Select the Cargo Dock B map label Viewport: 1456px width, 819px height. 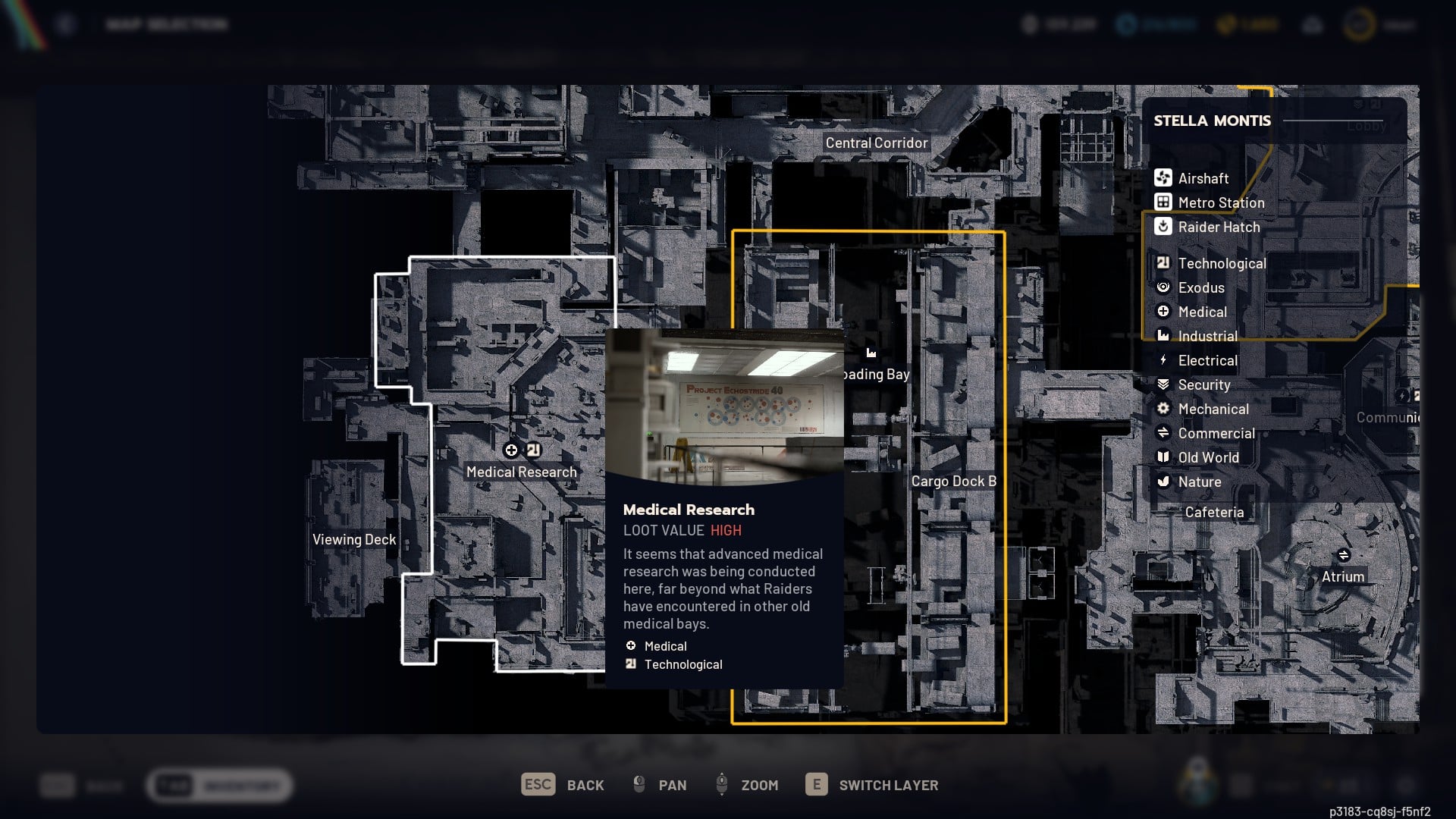pyautogui.click(x=953, y=481)
